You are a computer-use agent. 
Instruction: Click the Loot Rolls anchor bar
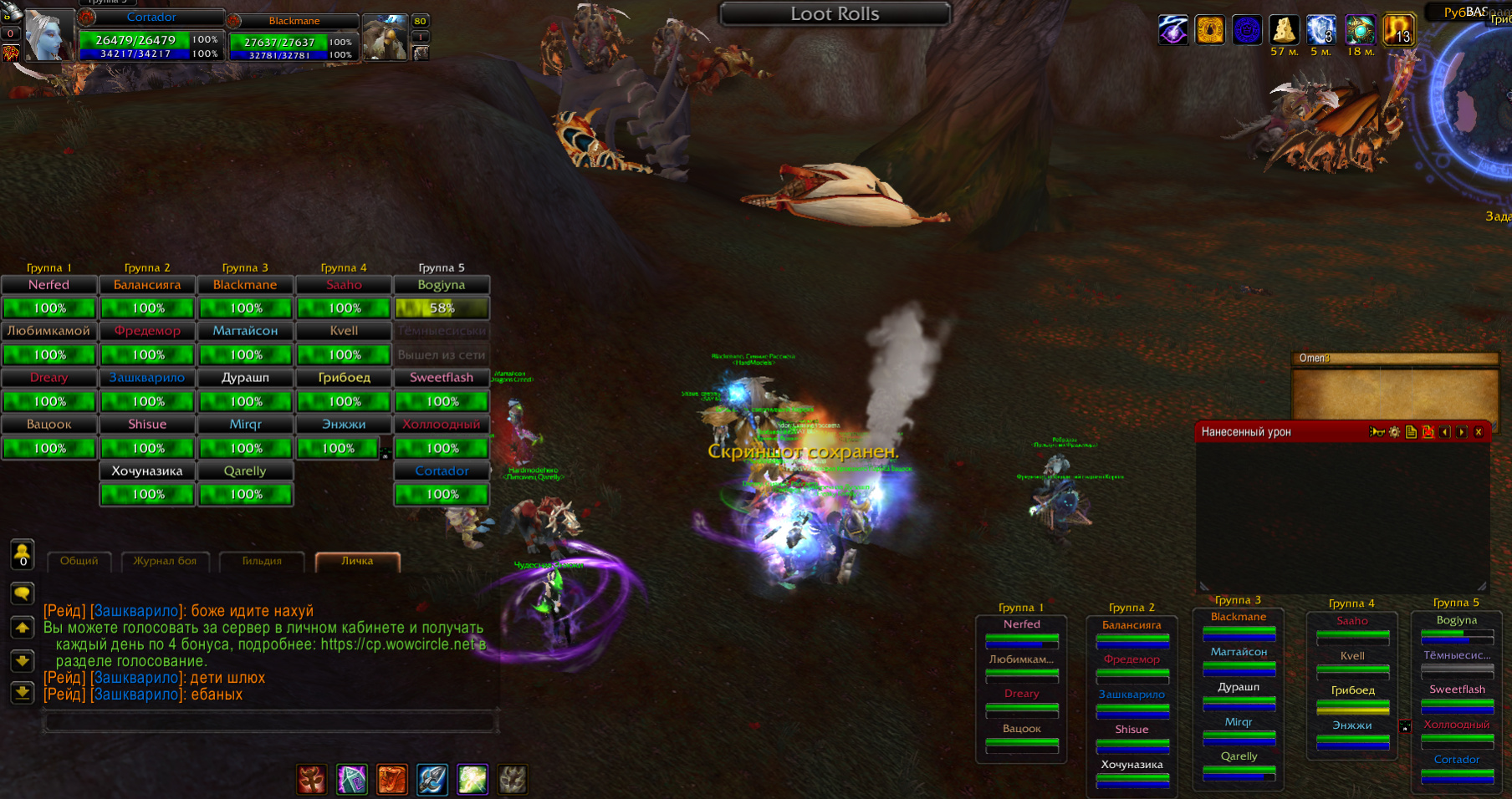click(835, 14)
